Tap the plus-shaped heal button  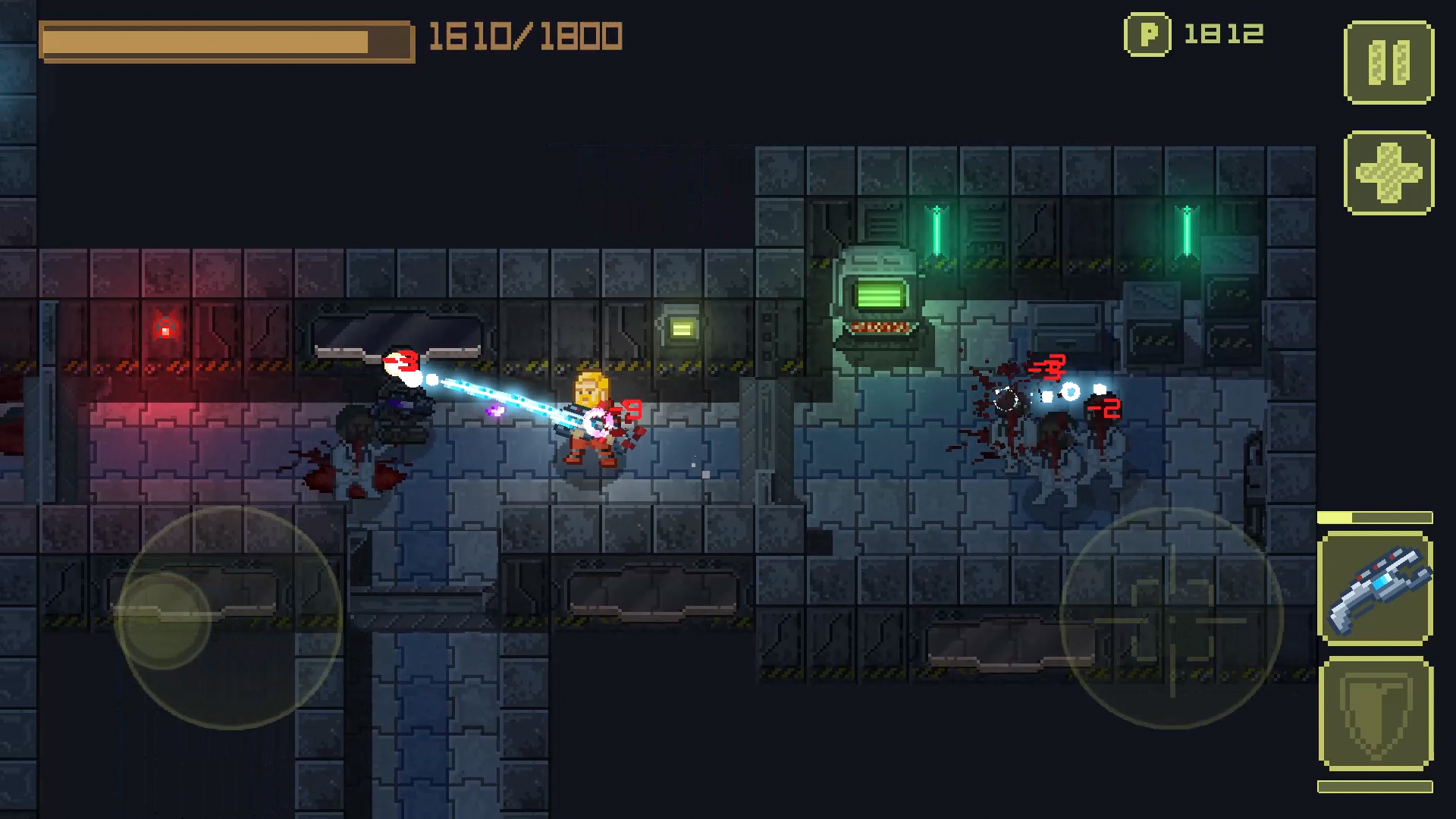pyautogui.click(x=1389, y=172)
